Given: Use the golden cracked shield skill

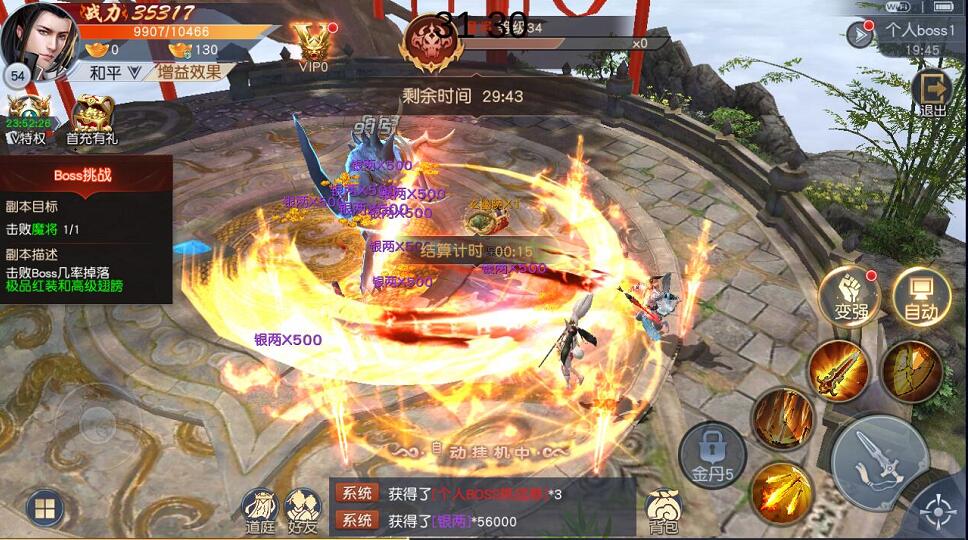Looking at the screenshot, I should pyautogui.click(x=912, y=370).
